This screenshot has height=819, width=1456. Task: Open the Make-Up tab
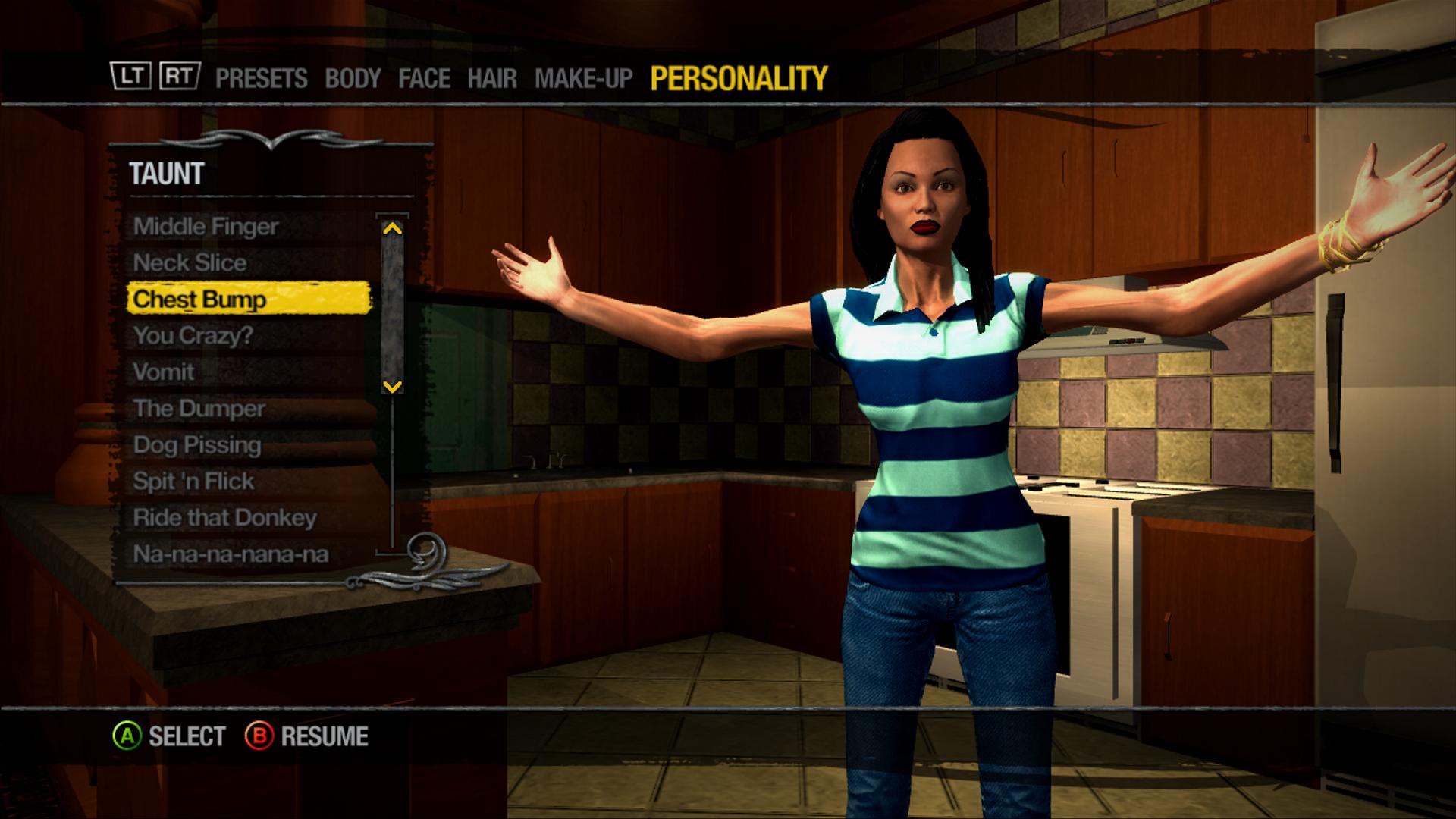point(583,78)
